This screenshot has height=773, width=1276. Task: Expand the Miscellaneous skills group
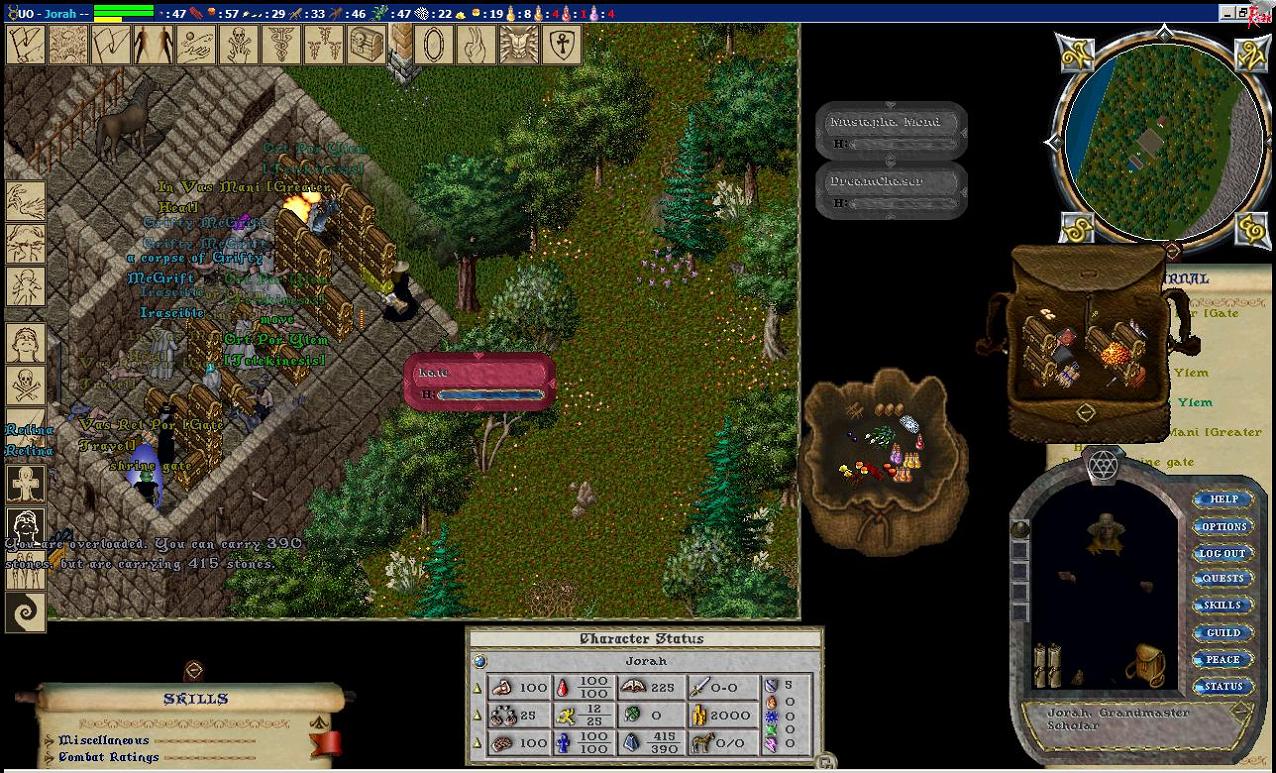click(104, 740)
